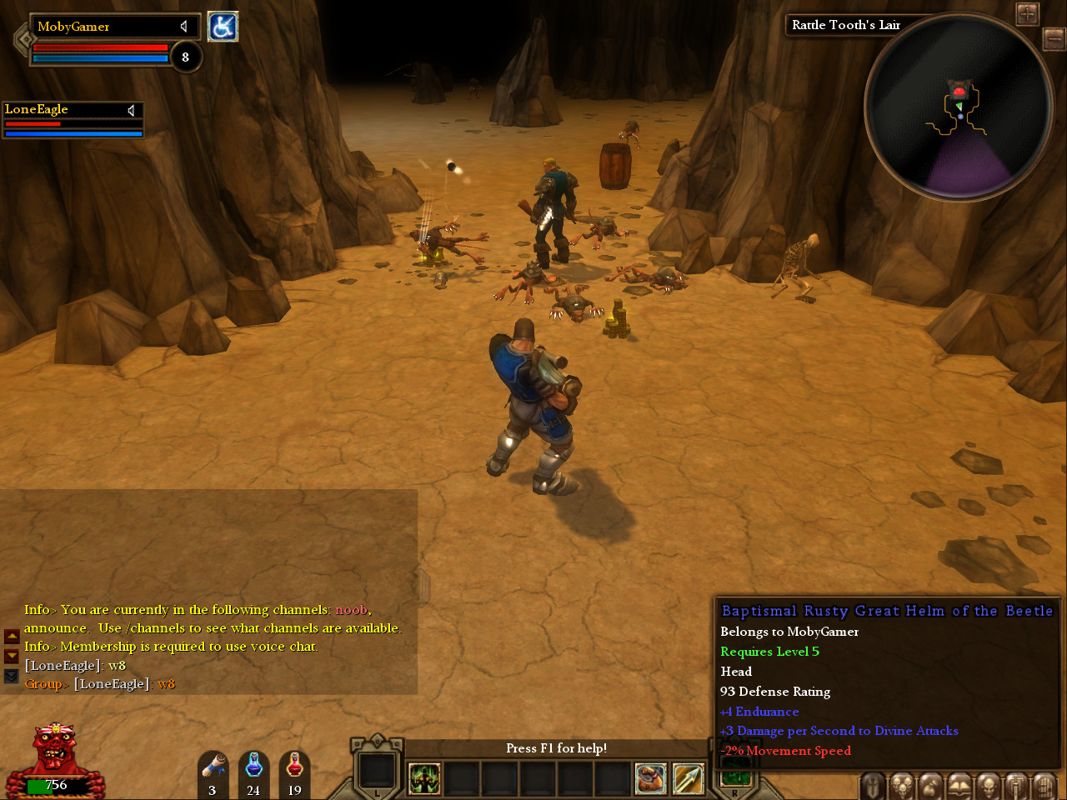Image resolution: width=1067 pixels, height=800 pixels.
Task: Click the plus button above the minimap
Action: pyautogui.click(x=1028, y=13)
